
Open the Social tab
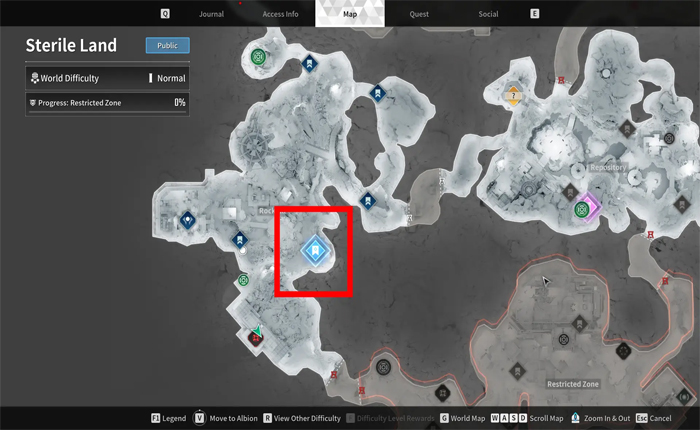click(488, 14)
